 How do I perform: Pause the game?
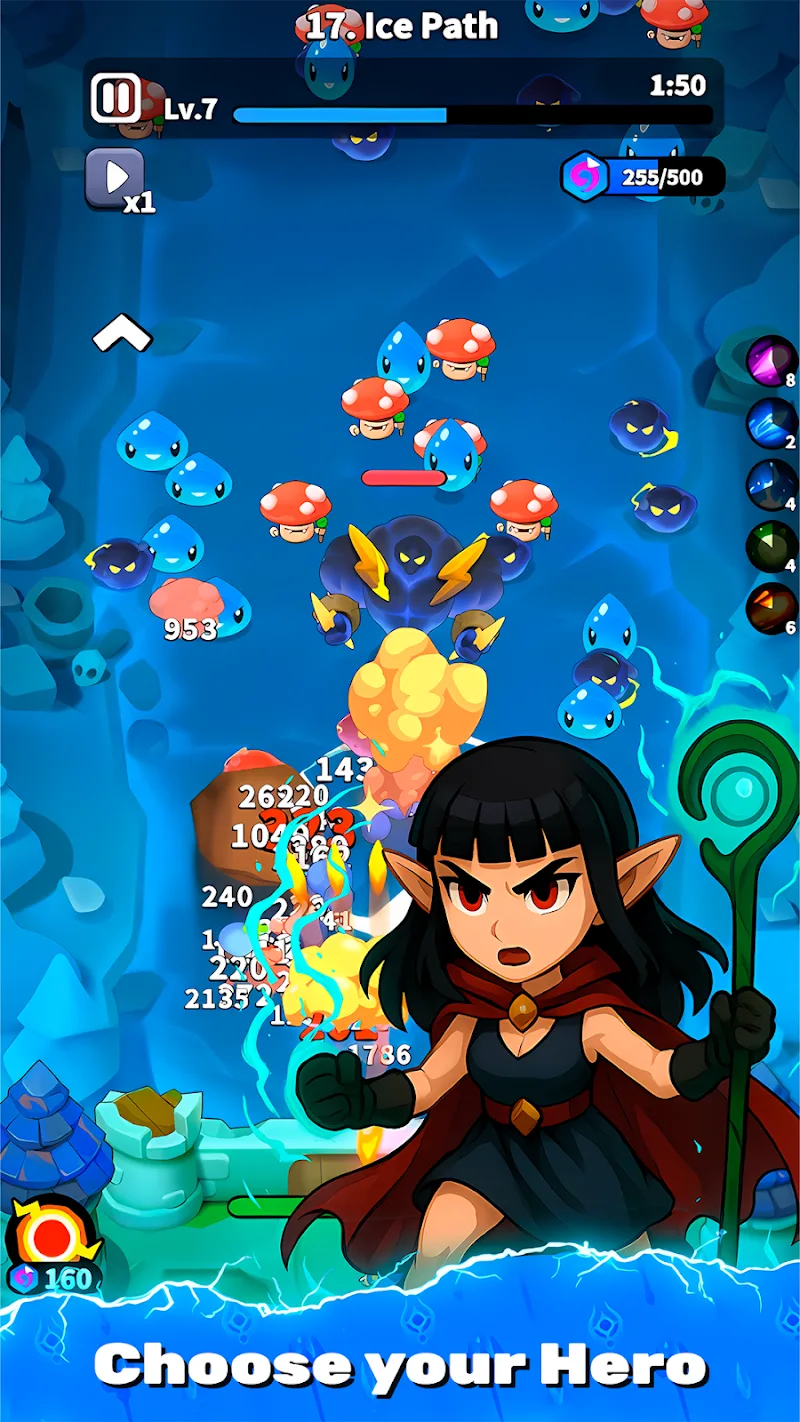tap(116, 98)
